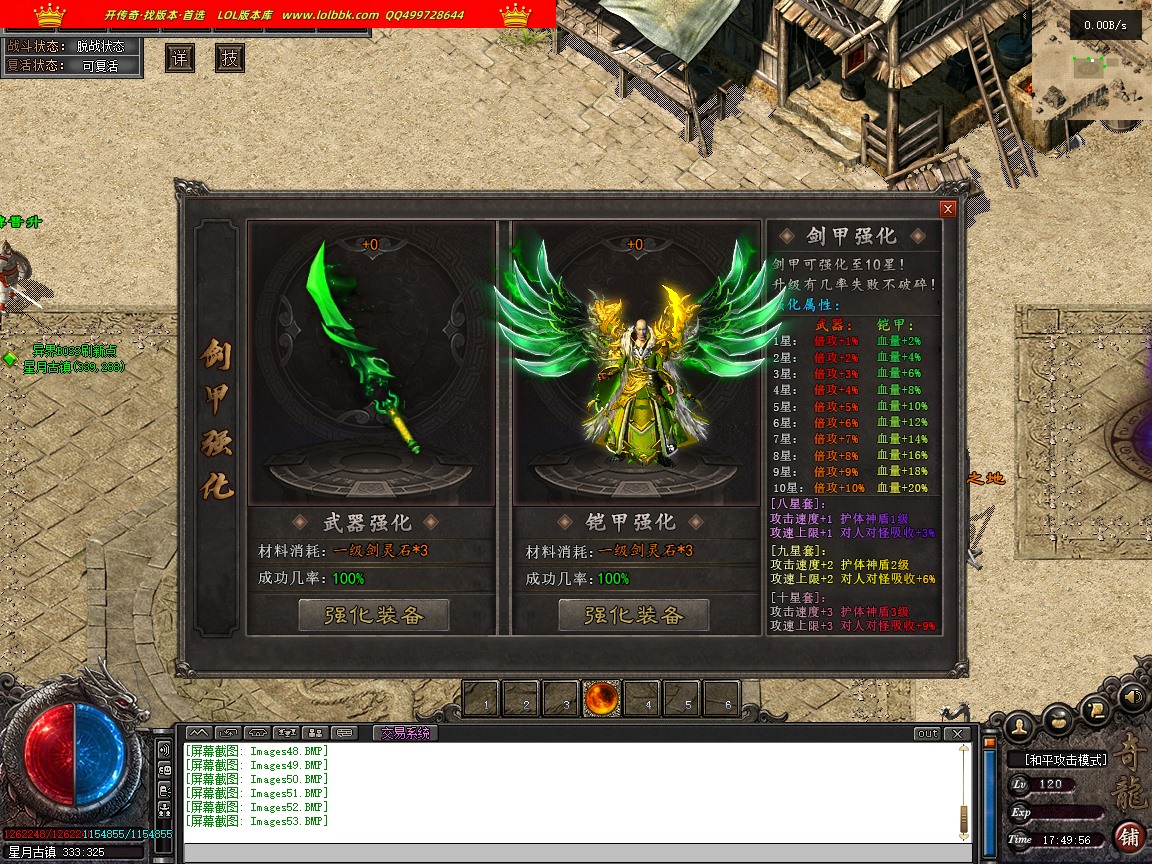
Task: Close the chat window with X
Action: click(958, 734)
